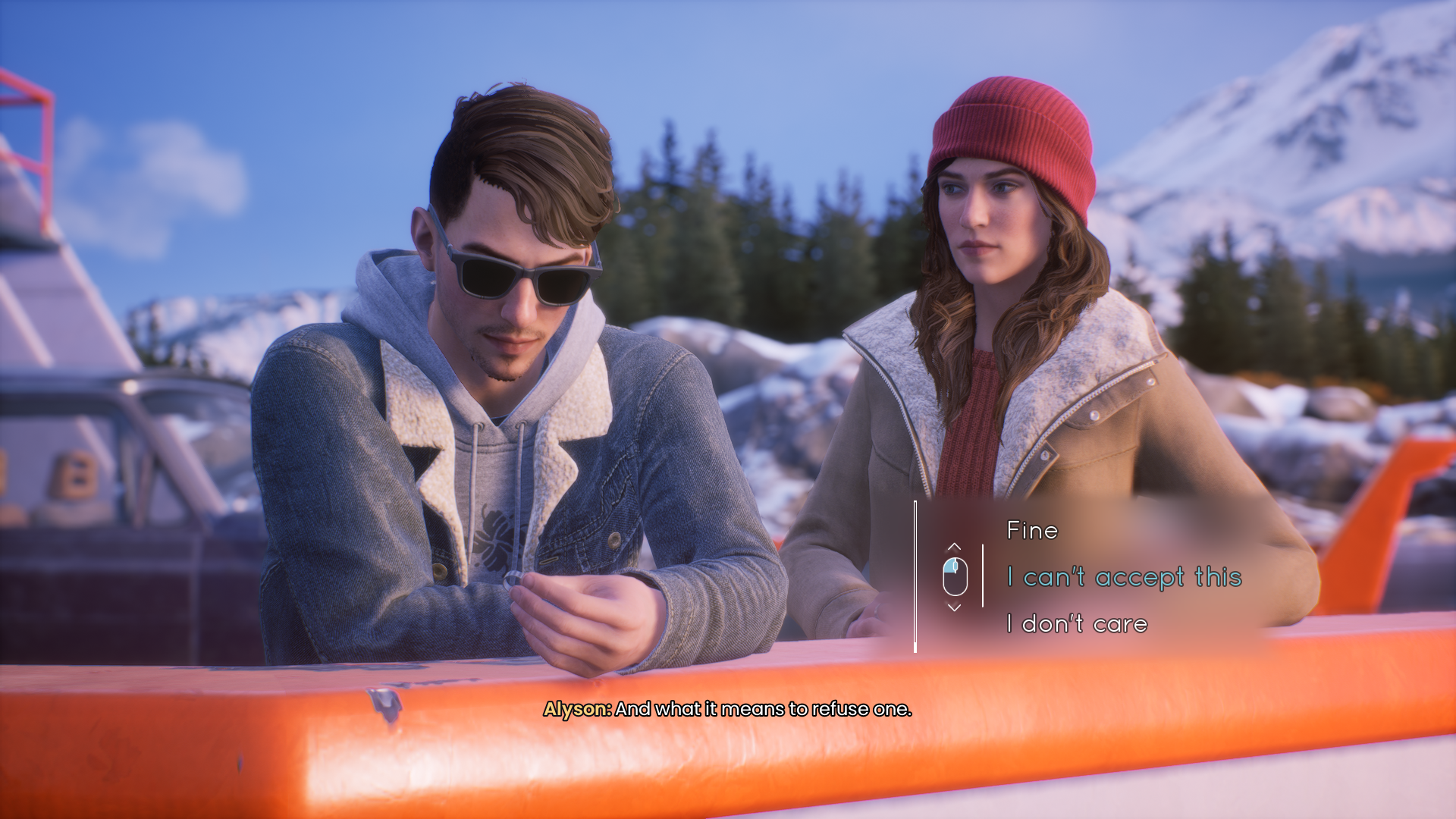This screenshot has height=819, width=1456.
Task: Choose the "Fine" dialogue reply
Action: [x=1031, y=531]
